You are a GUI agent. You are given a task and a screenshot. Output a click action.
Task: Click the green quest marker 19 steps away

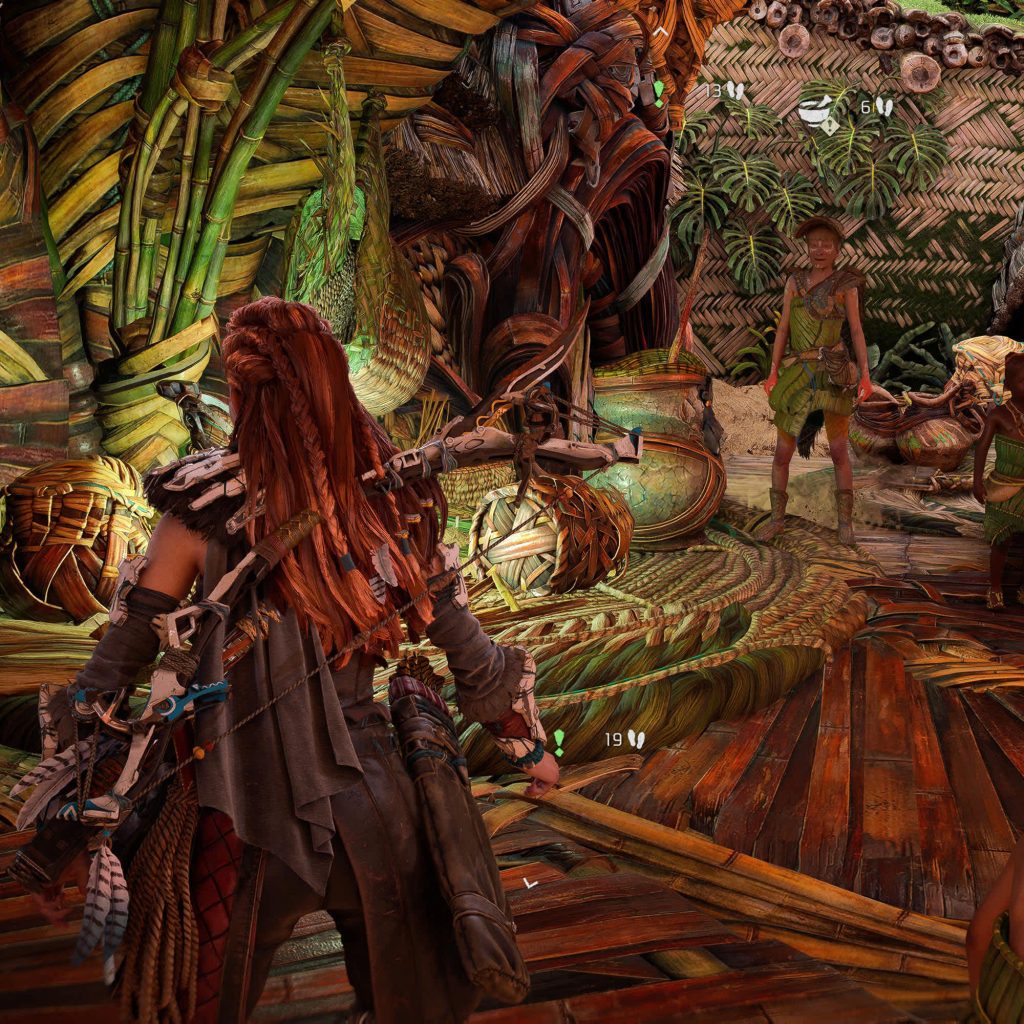[x=559, y=742]
